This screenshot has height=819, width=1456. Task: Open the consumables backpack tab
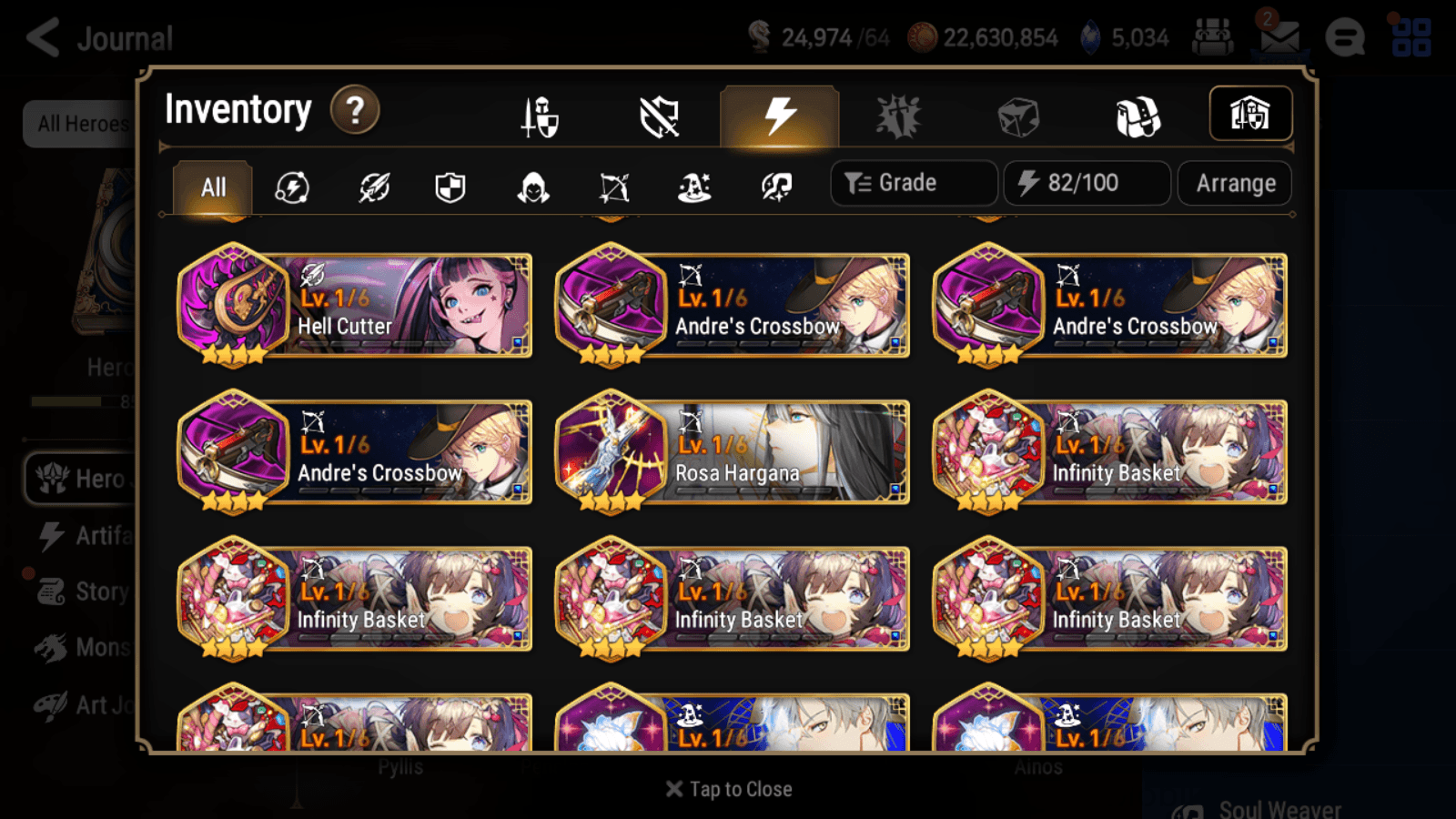tap(1137, 115)
